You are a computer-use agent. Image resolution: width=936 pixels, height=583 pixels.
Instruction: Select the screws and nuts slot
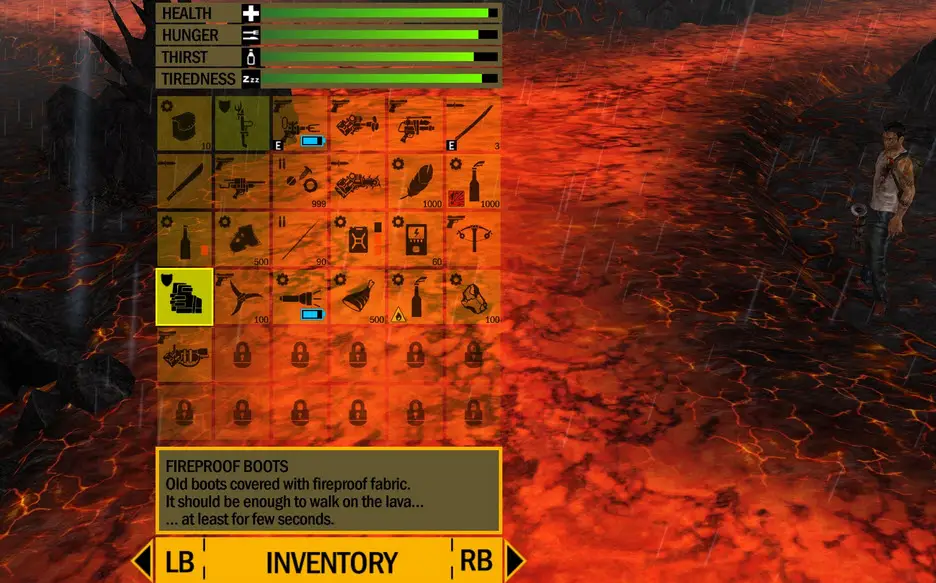[x=300, y=181]
